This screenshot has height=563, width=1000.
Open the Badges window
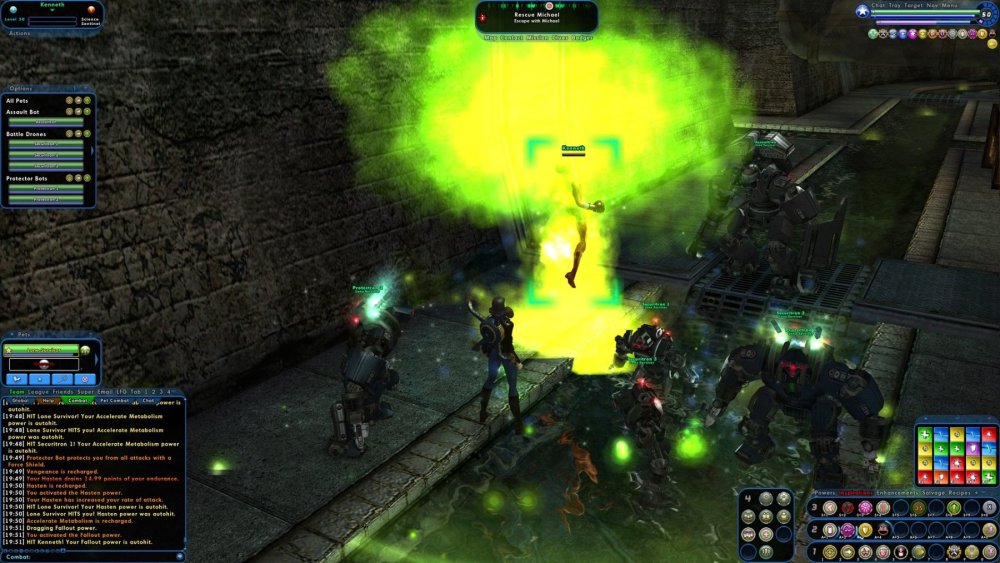(x=586, y=37)
